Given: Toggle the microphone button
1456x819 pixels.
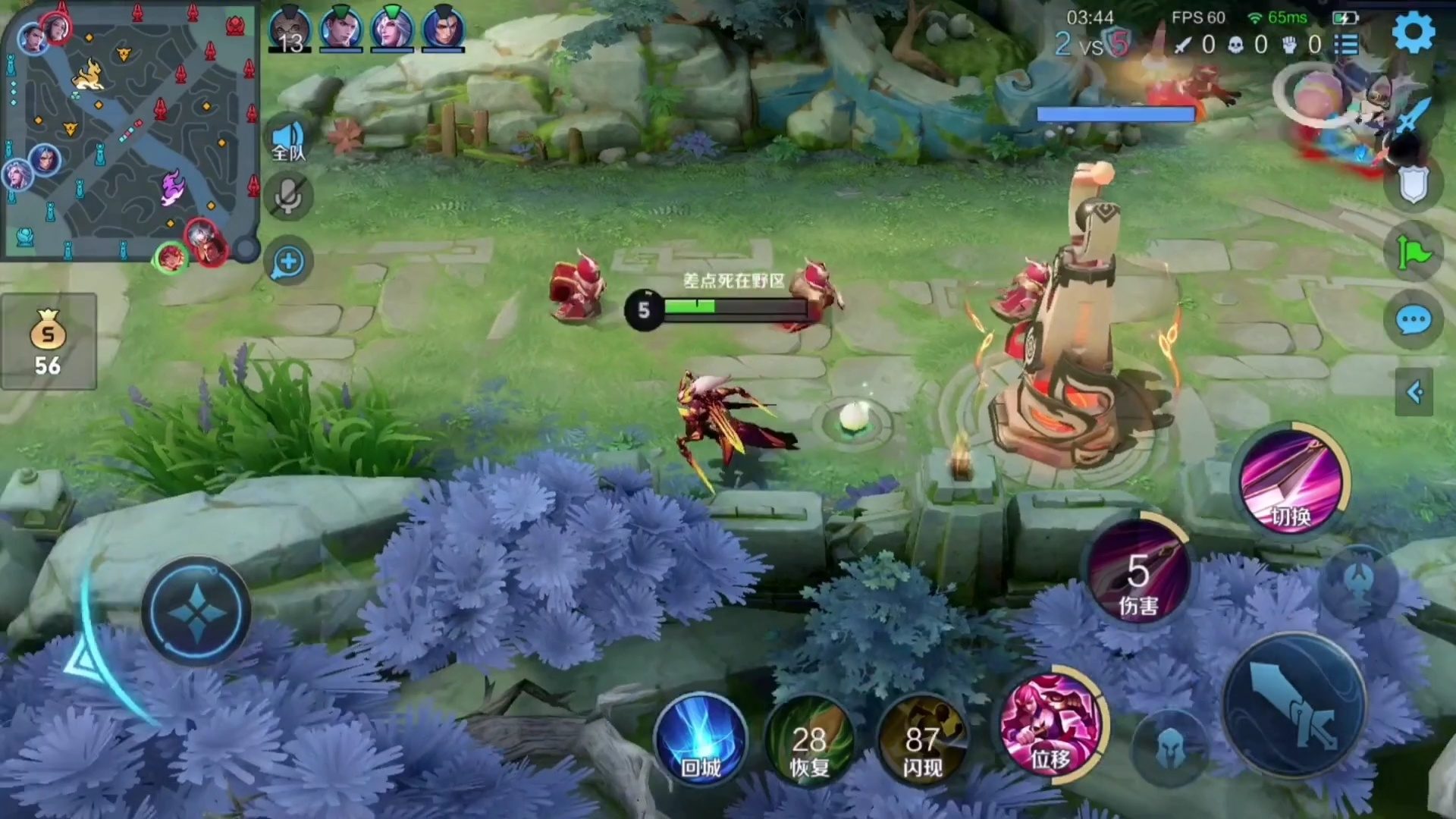Looking at the screenshot, I should pyautogui.click(x=288, y=197).
